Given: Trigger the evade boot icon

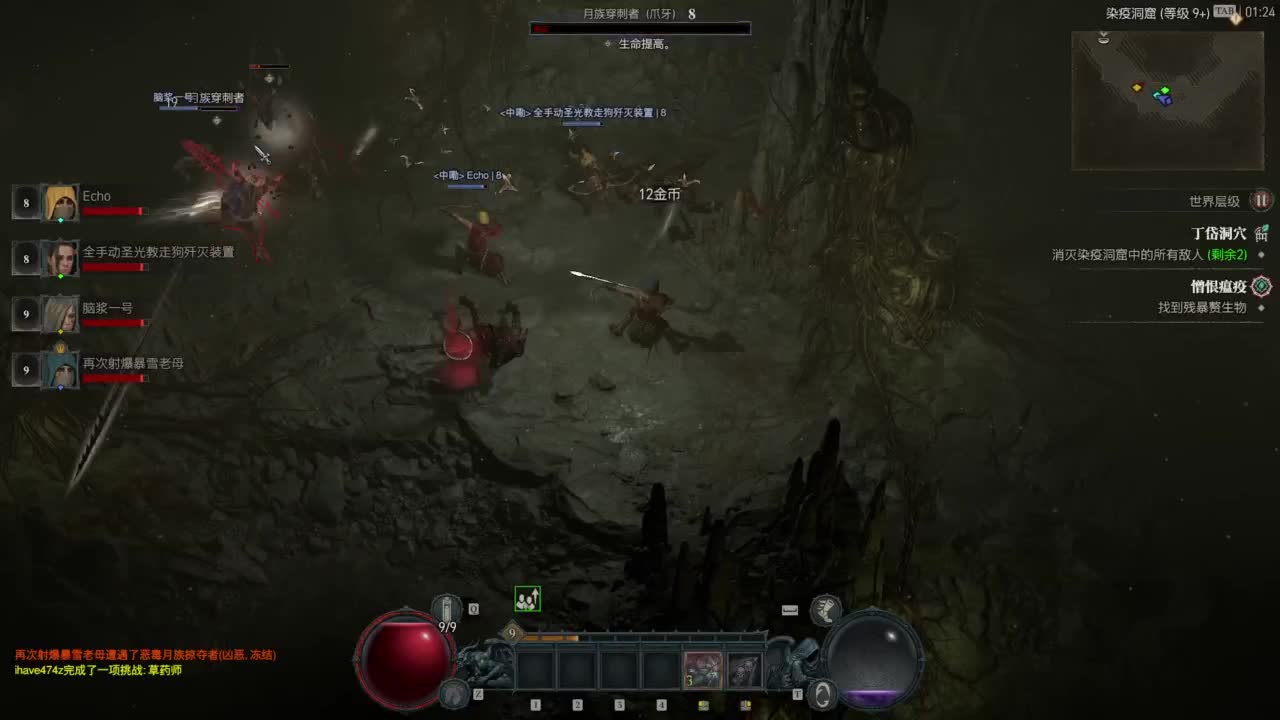Looking at the screenshot, I should (x=825, y=608).
